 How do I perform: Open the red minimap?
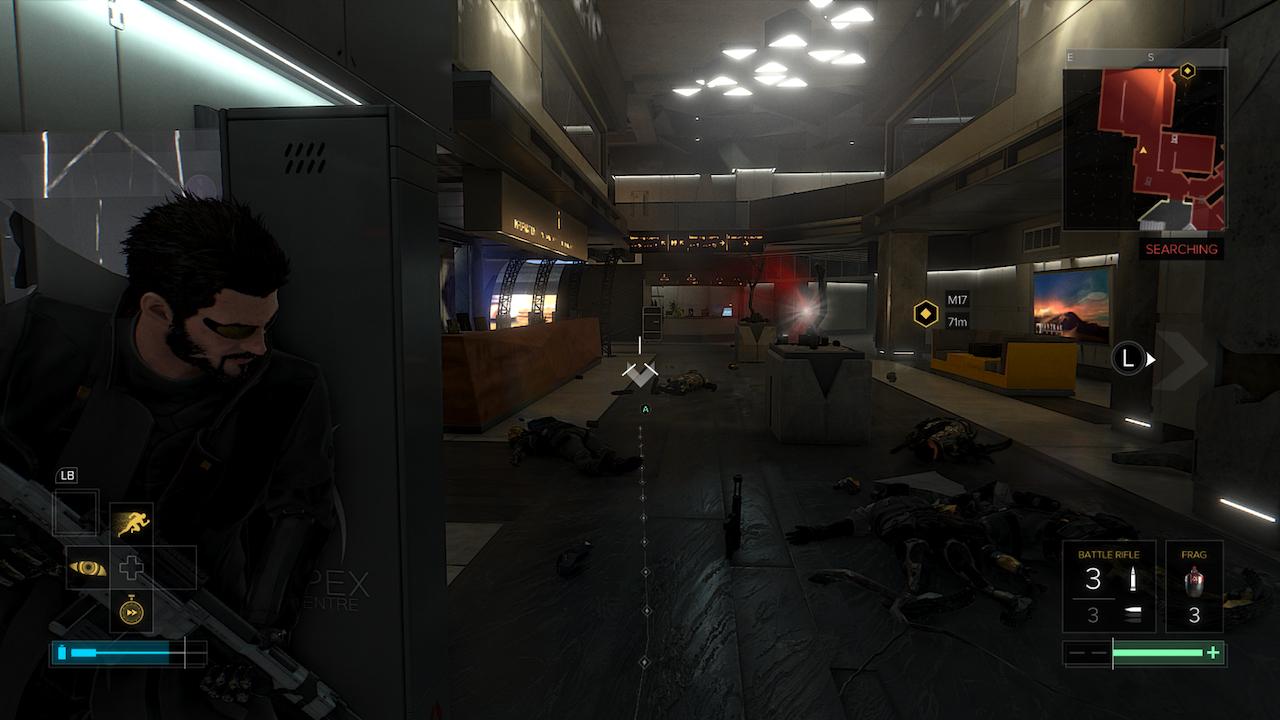tap(1145, 148)
